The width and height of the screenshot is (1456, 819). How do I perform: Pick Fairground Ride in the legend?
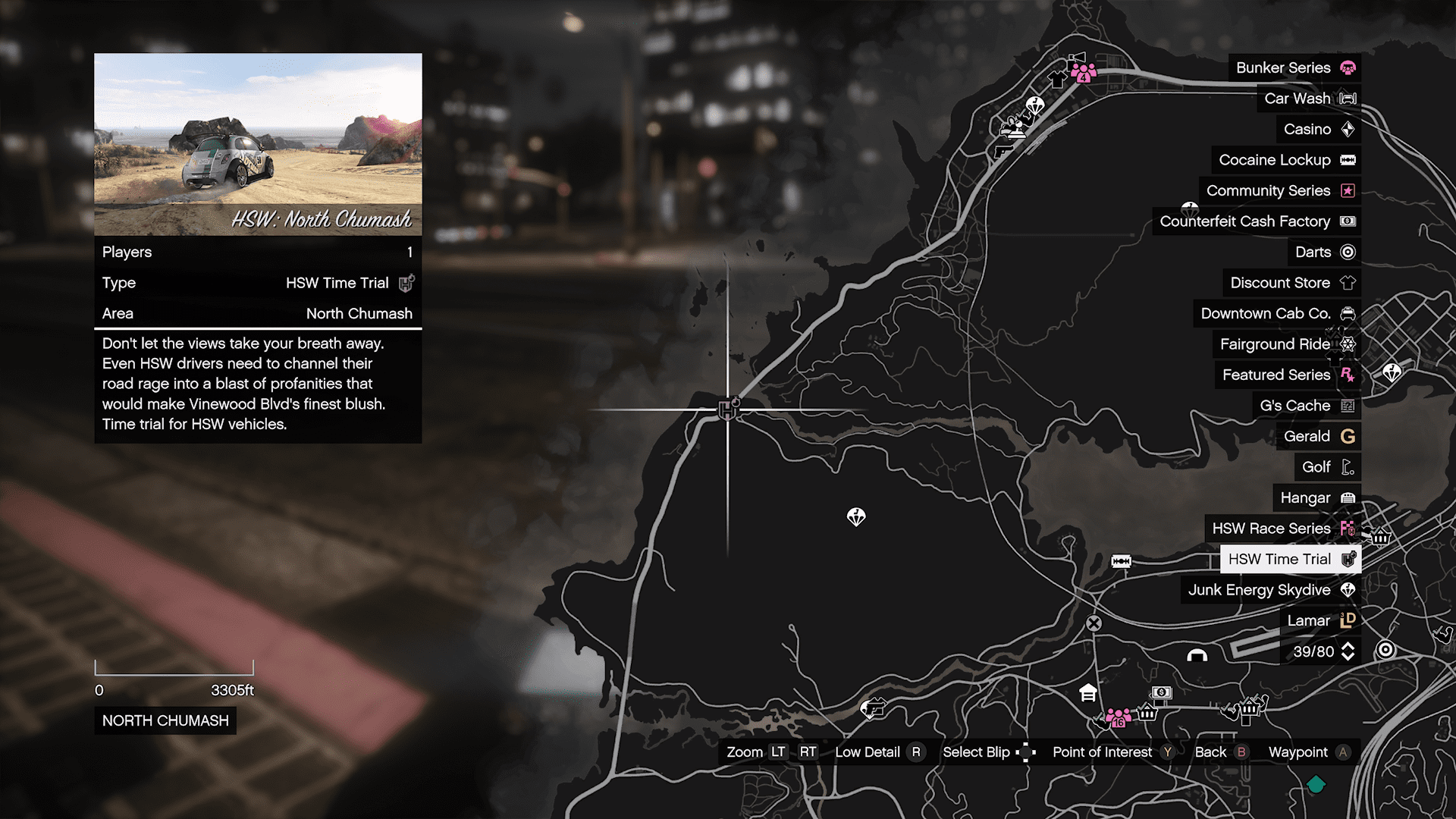click(1286, 344)
